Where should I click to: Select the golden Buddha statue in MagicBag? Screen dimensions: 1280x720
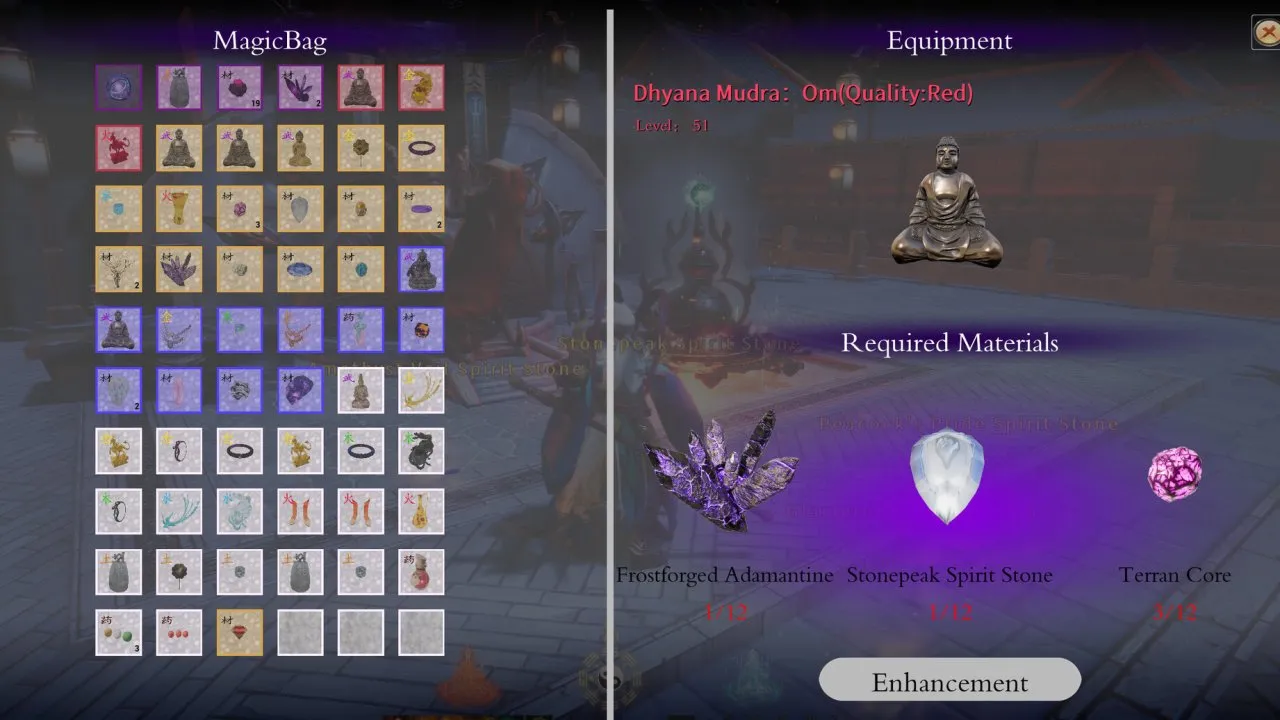[300, 148]
